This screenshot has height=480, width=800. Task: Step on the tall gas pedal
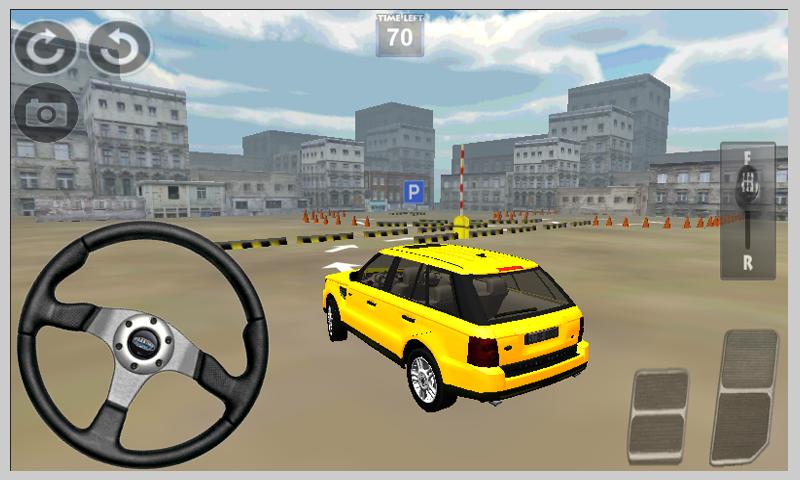pos(744,396)
